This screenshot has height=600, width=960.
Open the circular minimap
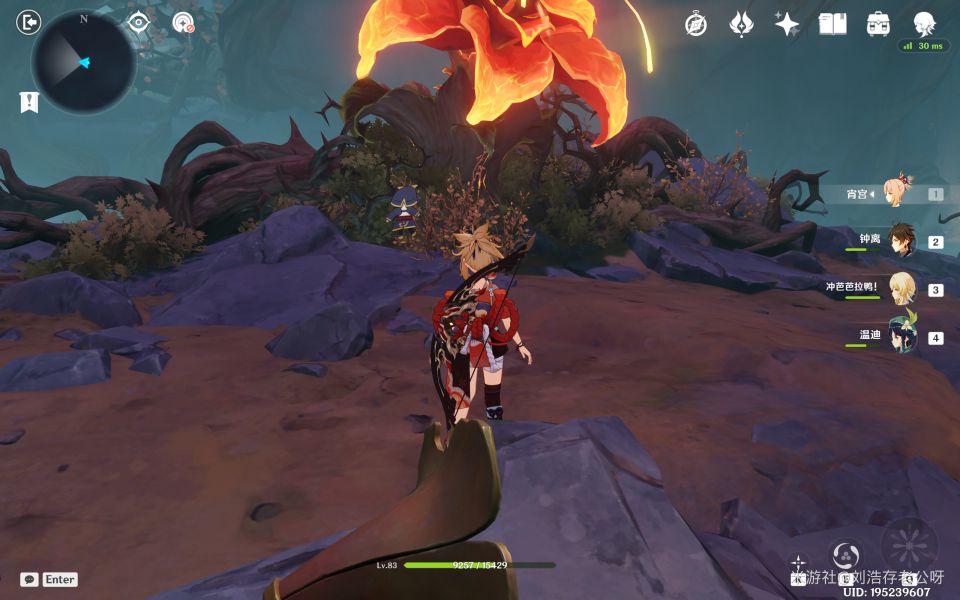83,62
